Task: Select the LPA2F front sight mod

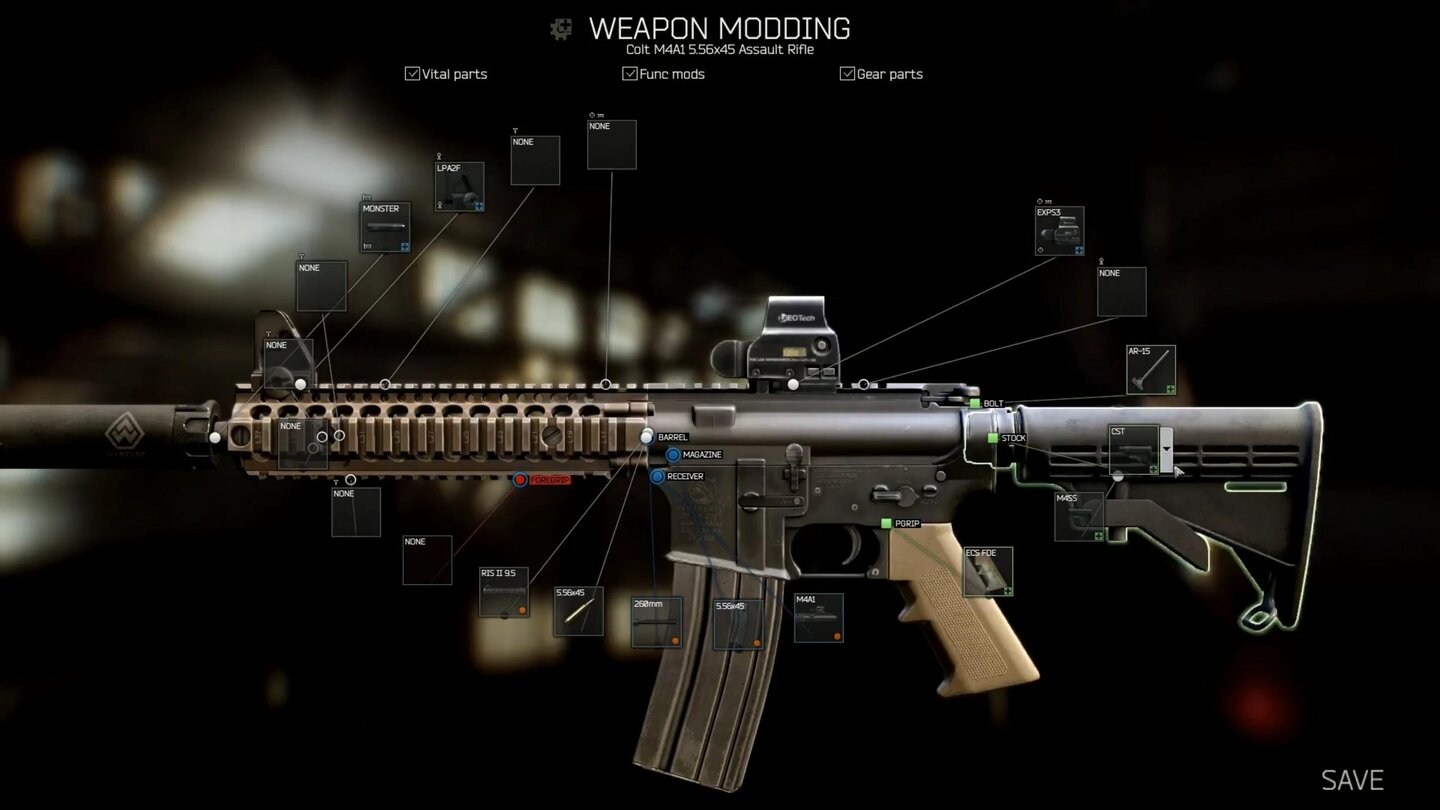Action: (x=458, y=186)
